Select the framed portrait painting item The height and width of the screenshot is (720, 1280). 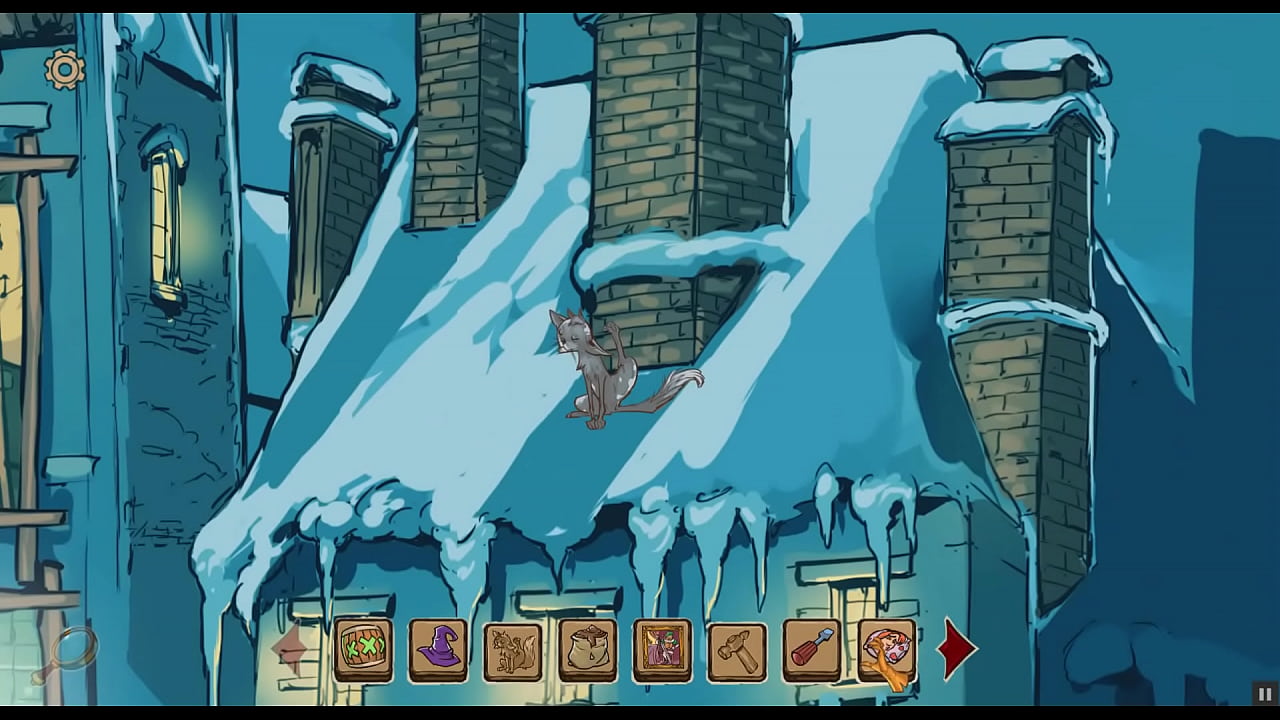point(662,650)
